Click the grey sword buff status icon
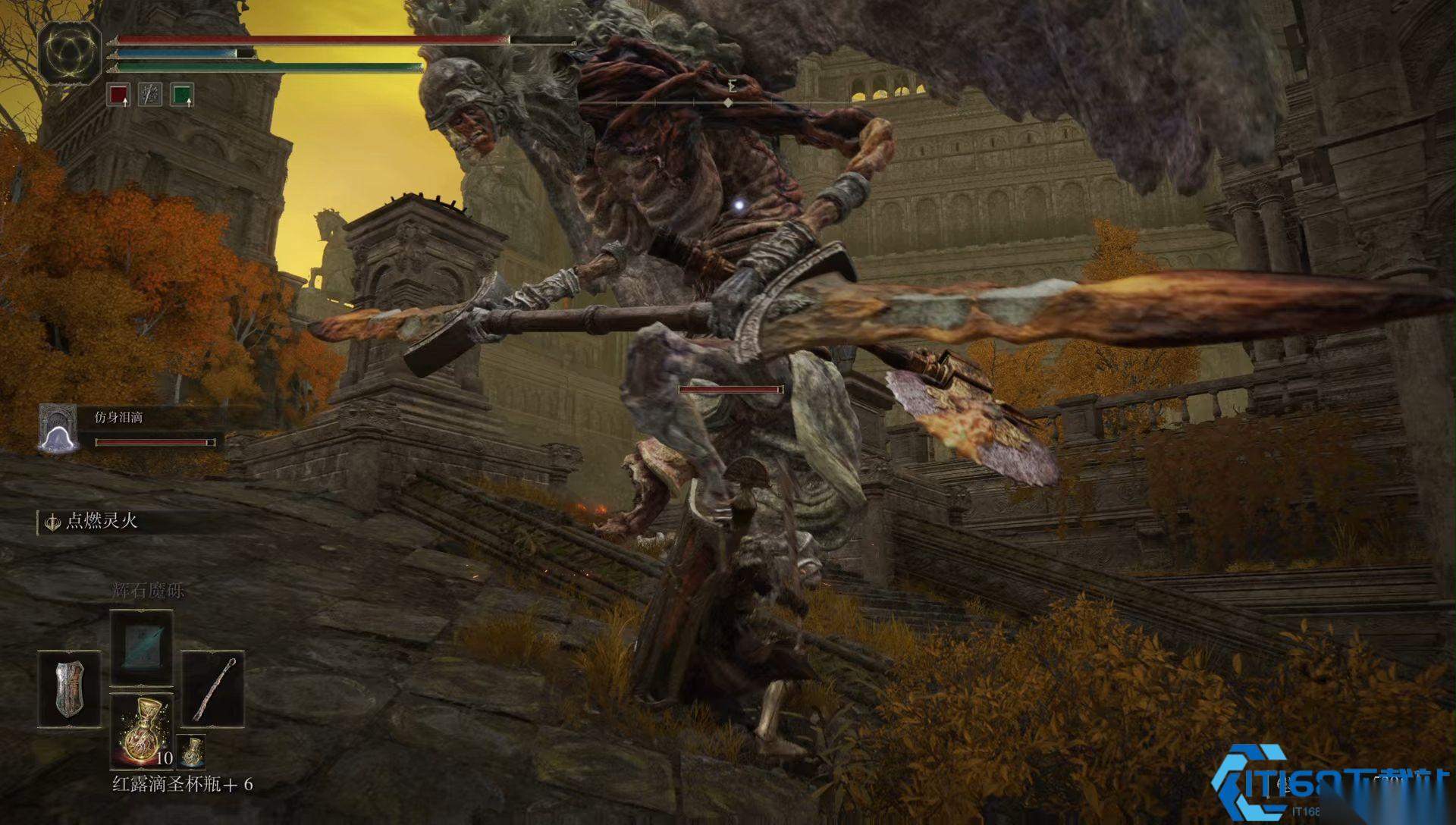 150,95
